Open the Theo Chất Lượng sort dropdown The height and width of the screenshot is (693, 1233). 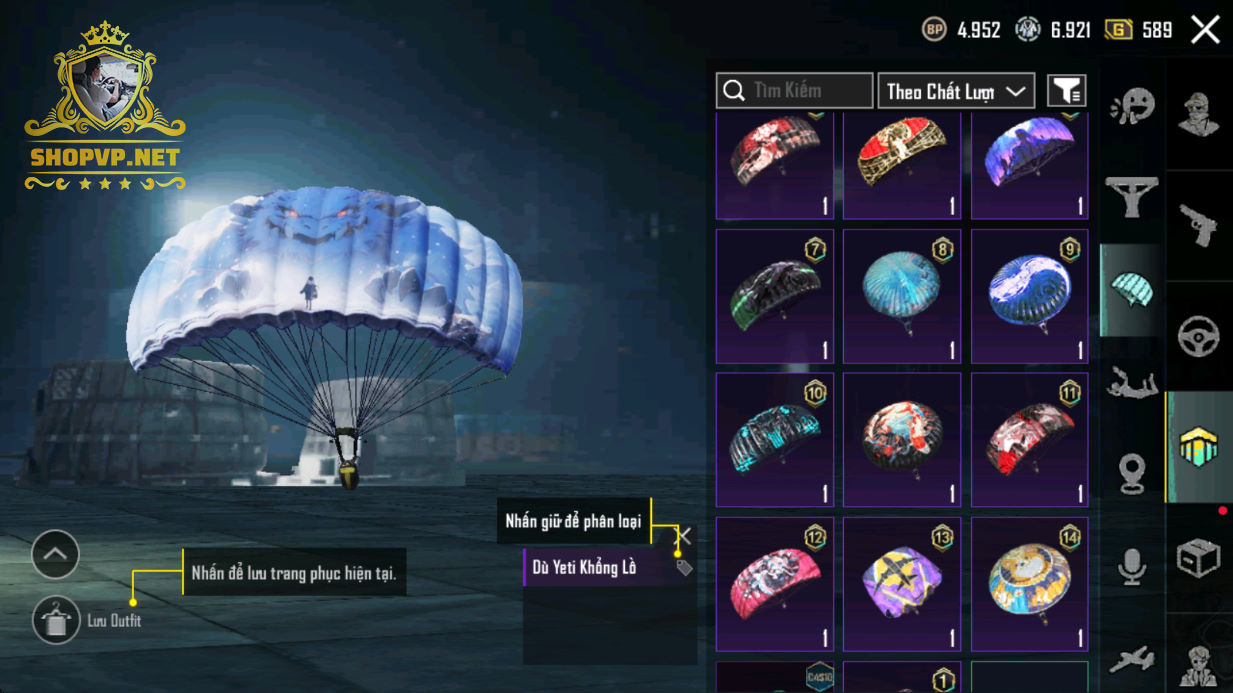pyautogui.click(x=956, y=91)
